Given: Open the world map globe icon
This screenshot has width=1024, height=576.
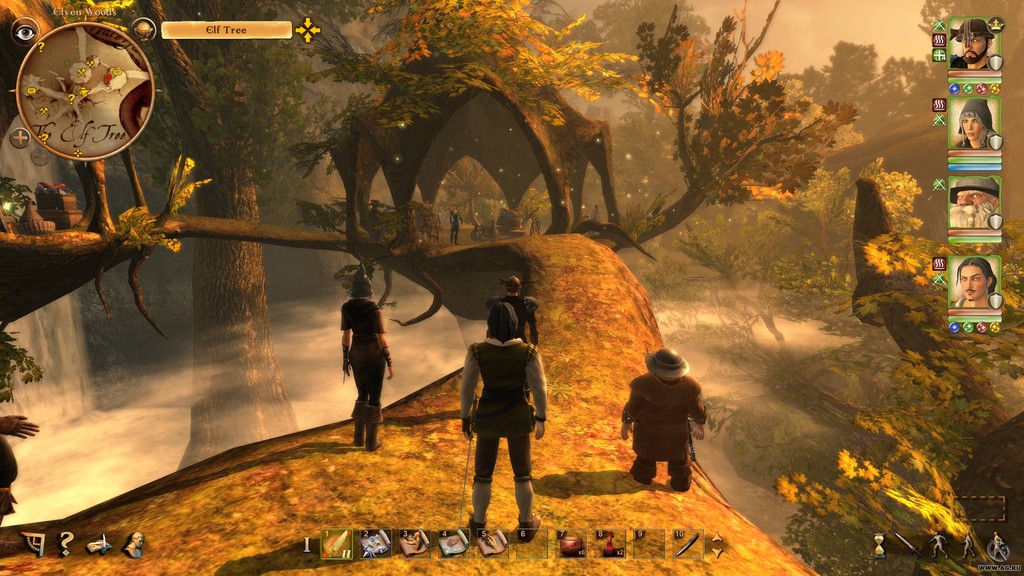Looking at the screenshot, I should (x=144, y=29).
